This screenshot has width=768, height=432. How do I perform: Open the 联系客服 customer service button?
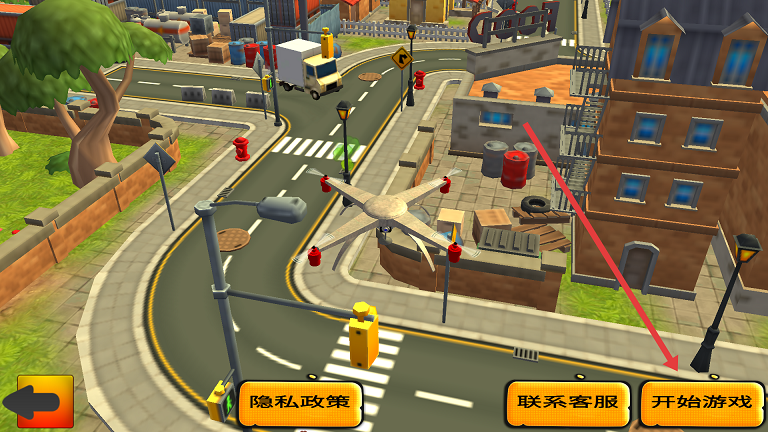(x=567, y=403)
